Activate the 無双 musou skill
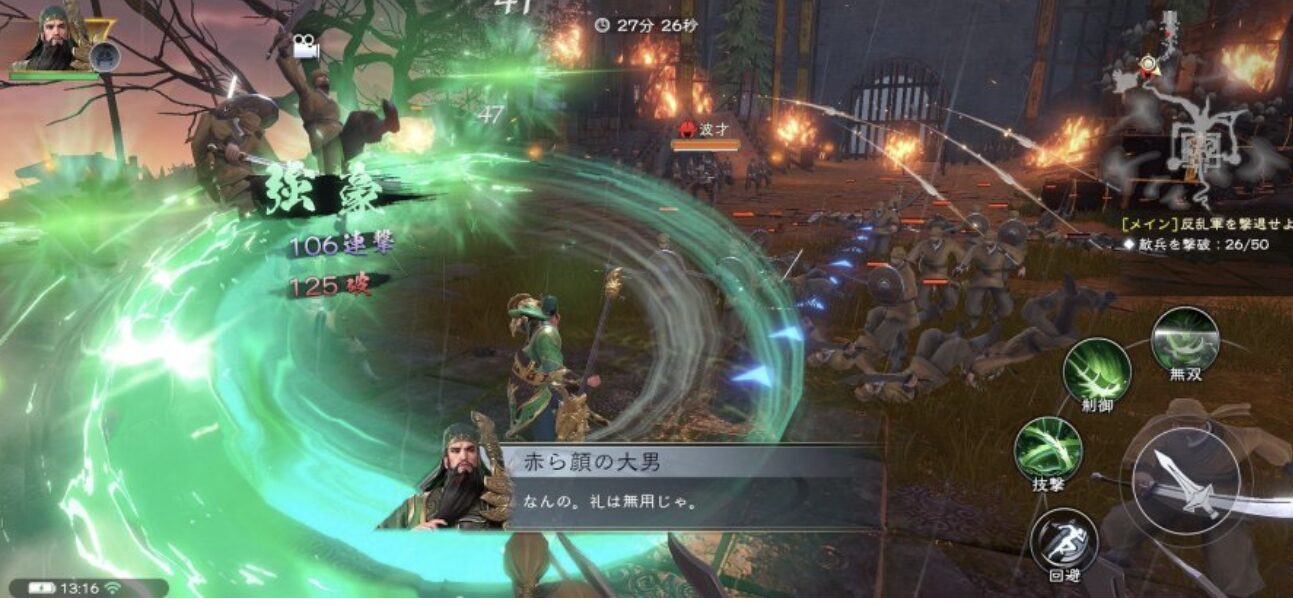Screen dimensions: 1293x605 click(1185, 340)
